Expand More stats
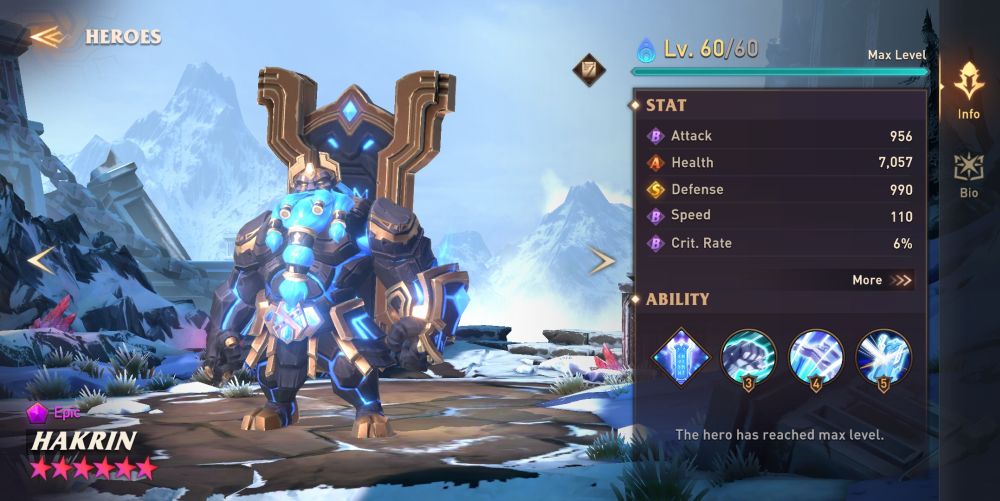 [882, 280]
